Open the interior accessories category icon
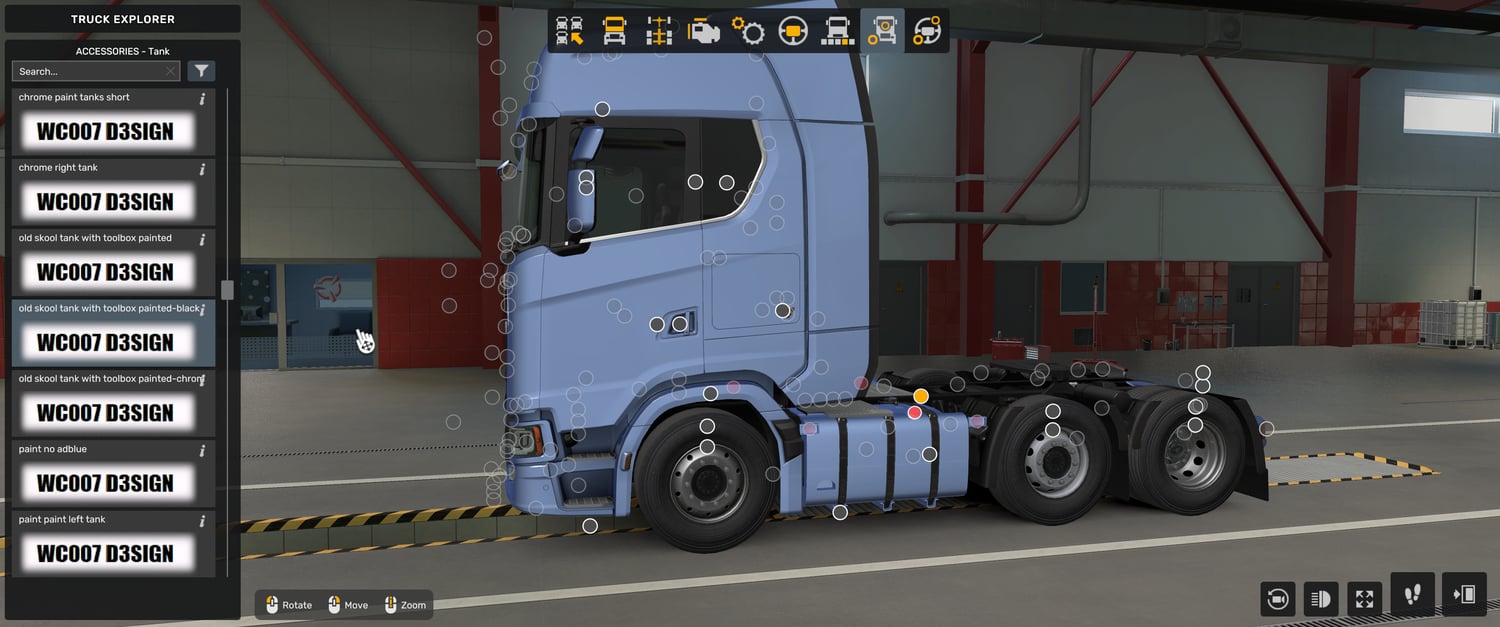The image size is (1500, 627). coord(927,31)
